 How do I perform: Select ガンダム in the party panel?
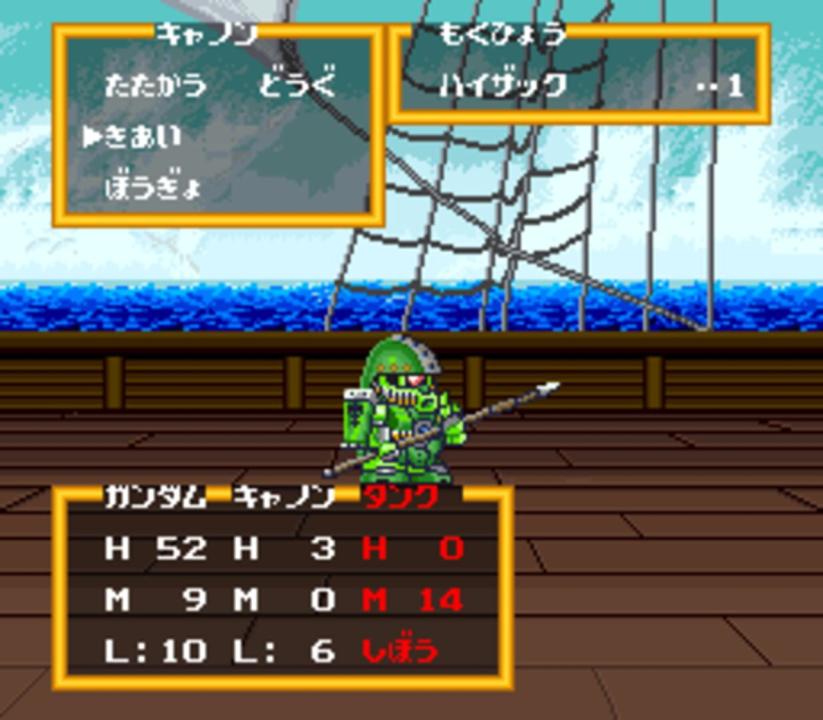tap(155, 497)
